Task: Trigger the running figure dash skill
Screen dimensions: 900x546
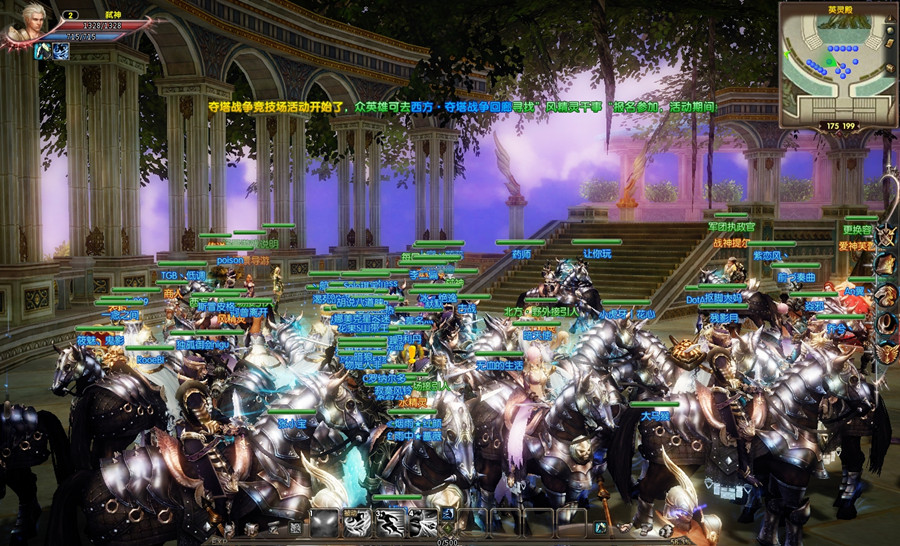Action: [x=390, y=522]
